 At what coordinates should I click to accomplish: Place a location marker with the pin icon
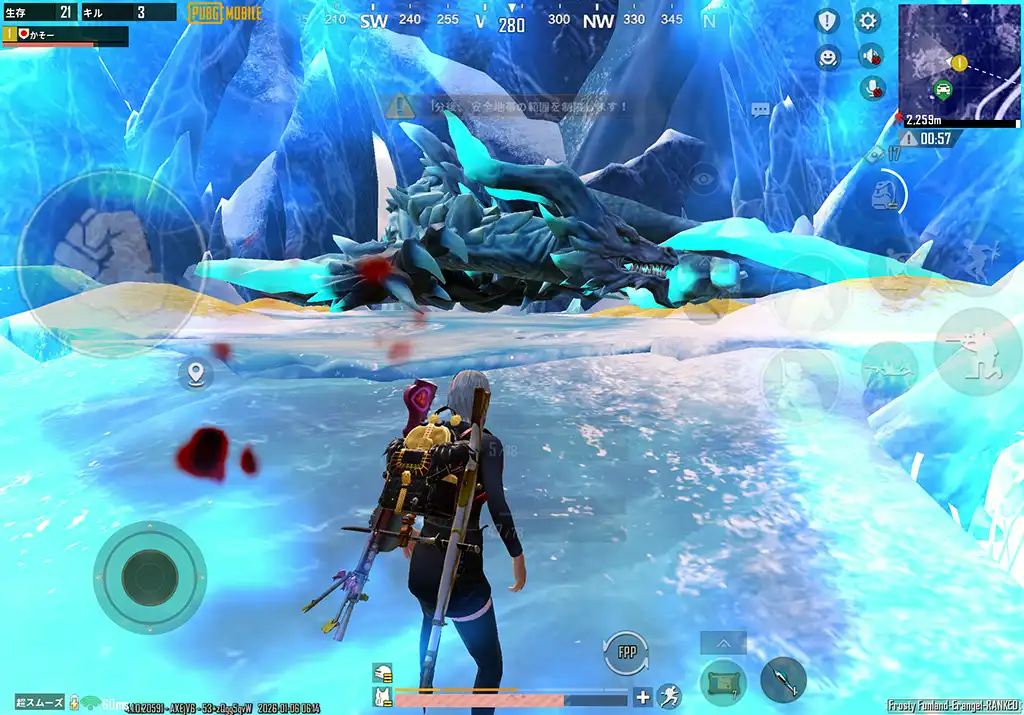pyautogui.click(x=195, y=375)
